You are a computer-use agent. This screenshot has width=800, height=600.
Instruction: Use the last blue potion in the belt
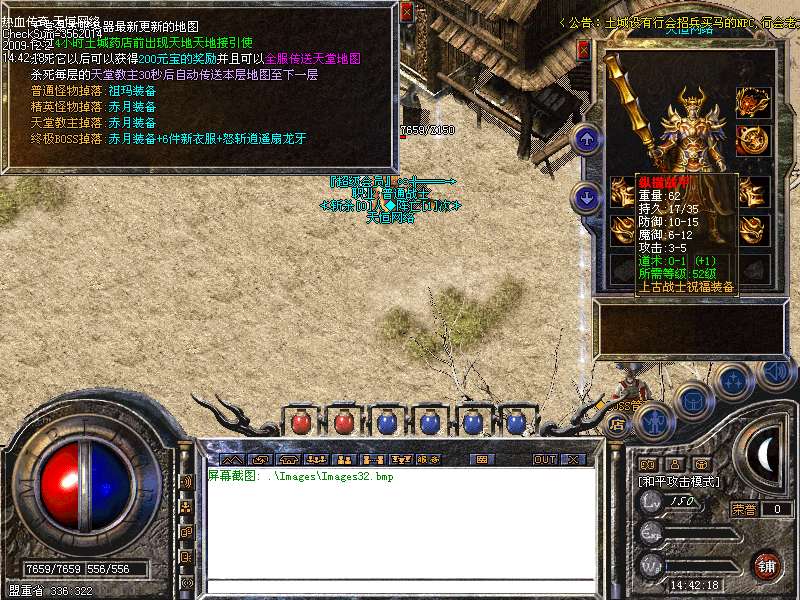pos(517,423)
